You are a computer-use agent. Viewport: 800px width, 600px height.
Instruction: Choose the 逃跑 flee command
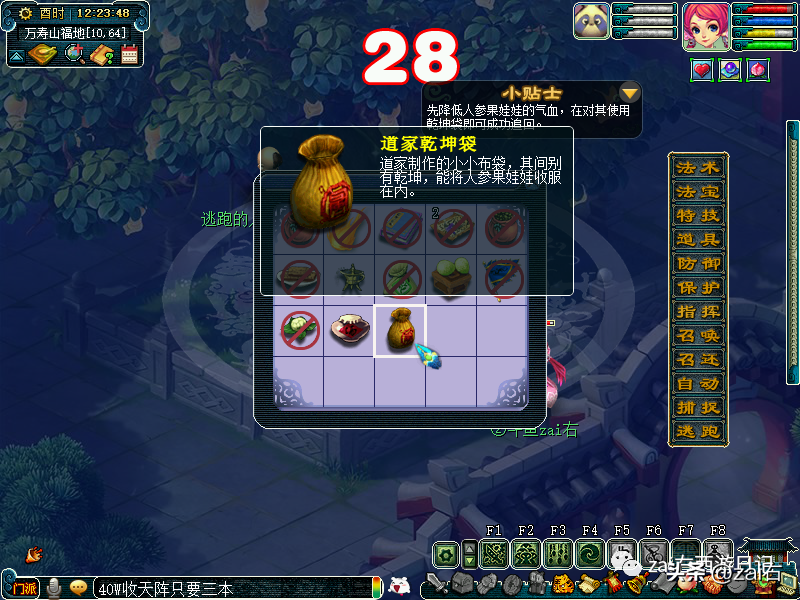tap(698, 431)
